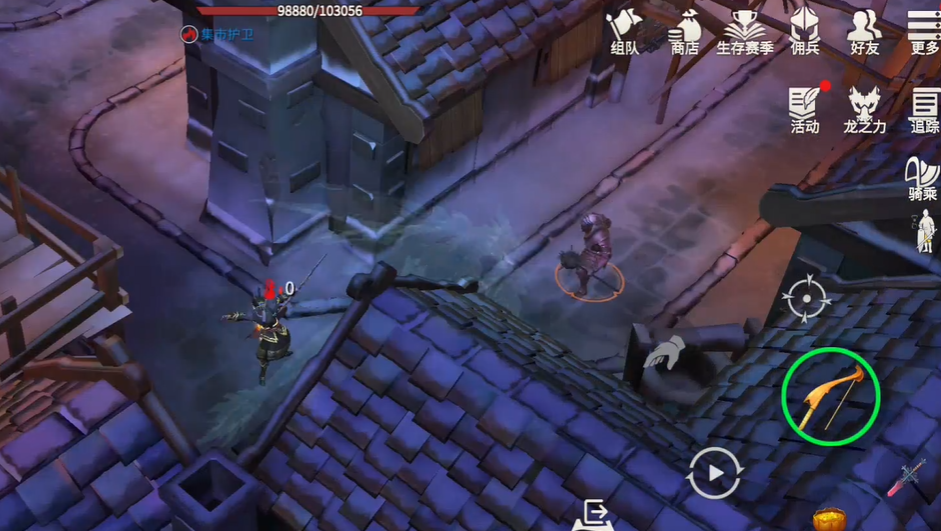Select the pumpkin item icon

click(x=828, y=519)
